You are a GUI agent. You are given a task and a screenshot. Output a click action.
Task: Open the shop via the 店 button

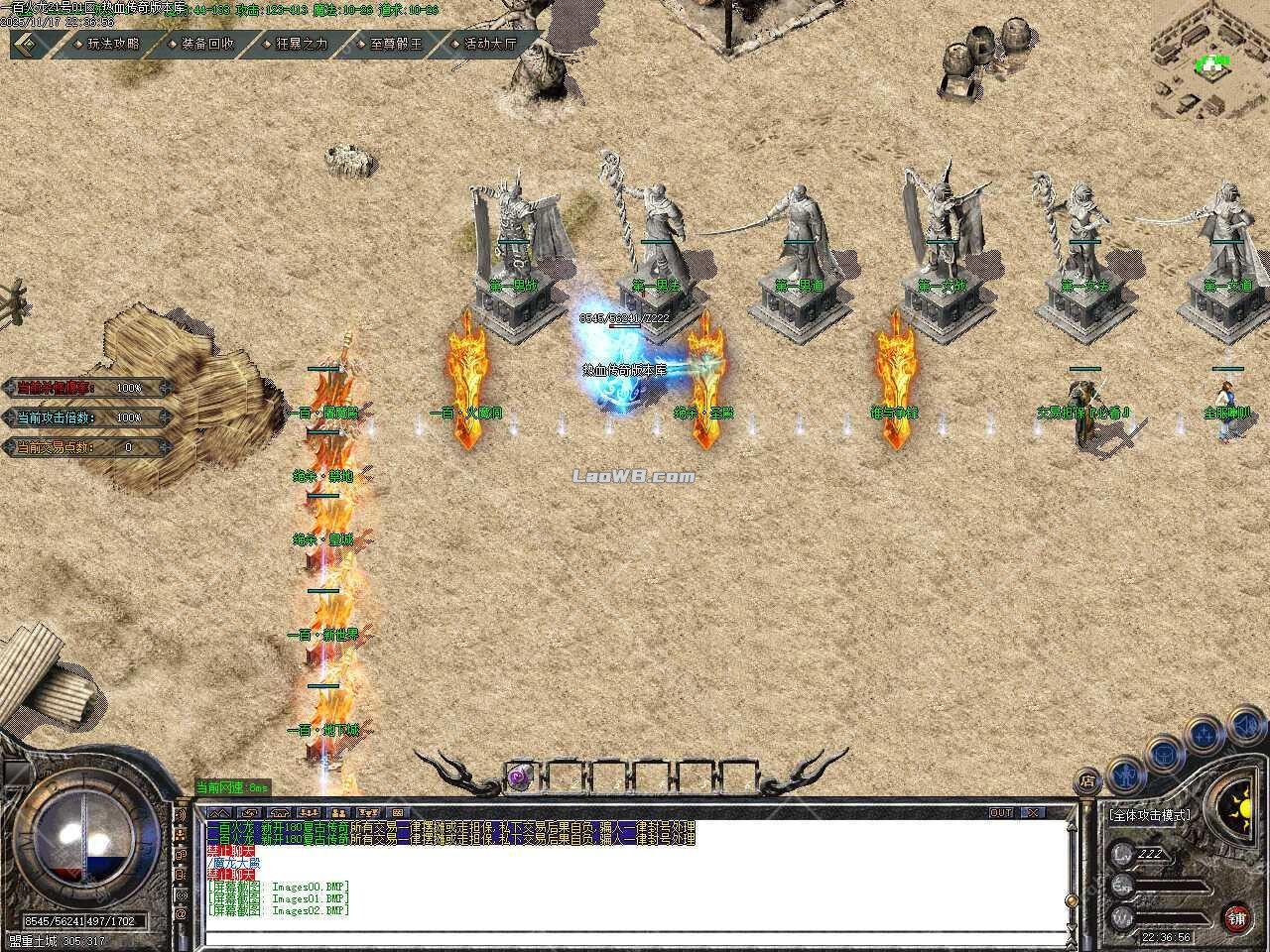tap(1088, 781)
